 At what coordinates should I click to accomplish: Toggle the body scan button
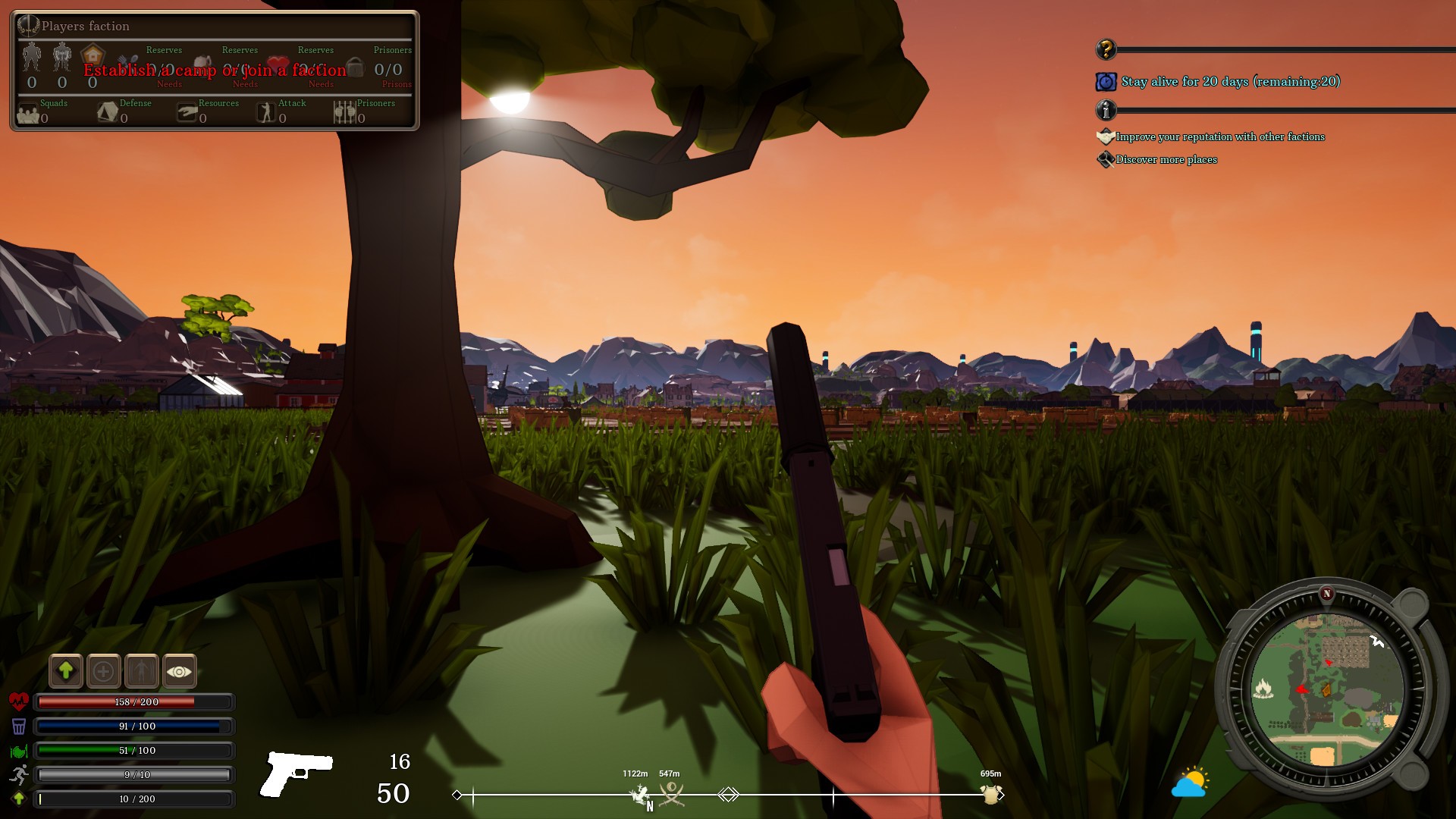point(142,671)
